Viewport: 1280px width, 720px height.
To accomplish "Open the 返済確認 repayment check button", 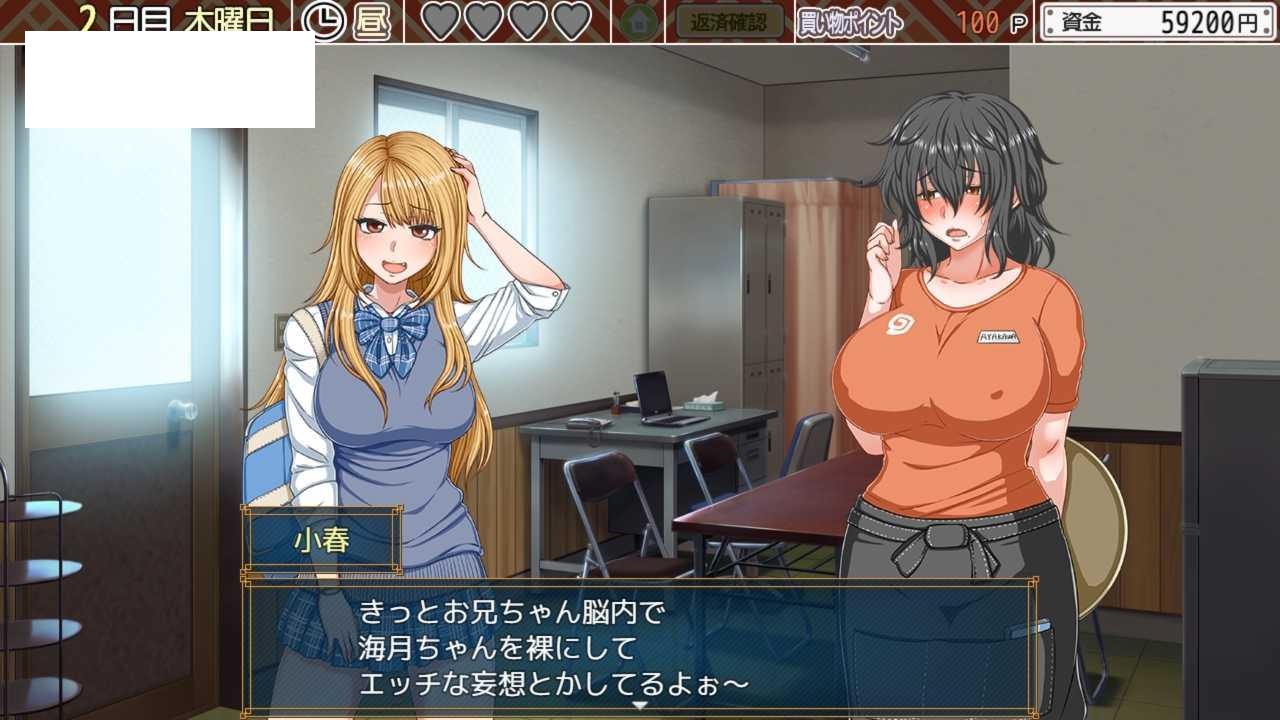I will 729,22.
